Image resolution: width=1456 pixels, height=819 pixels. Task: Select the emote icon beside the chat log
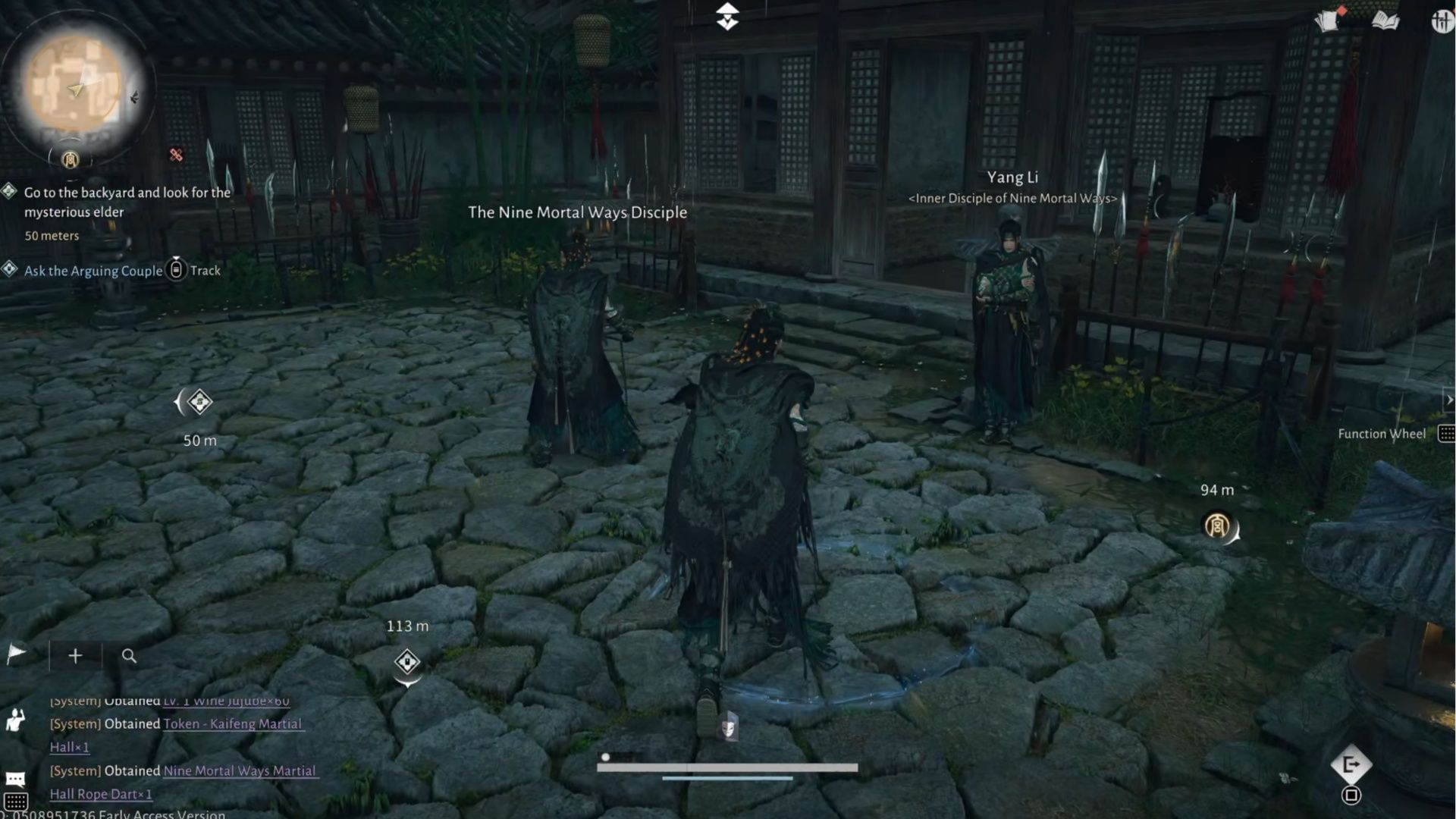point(15,720)
